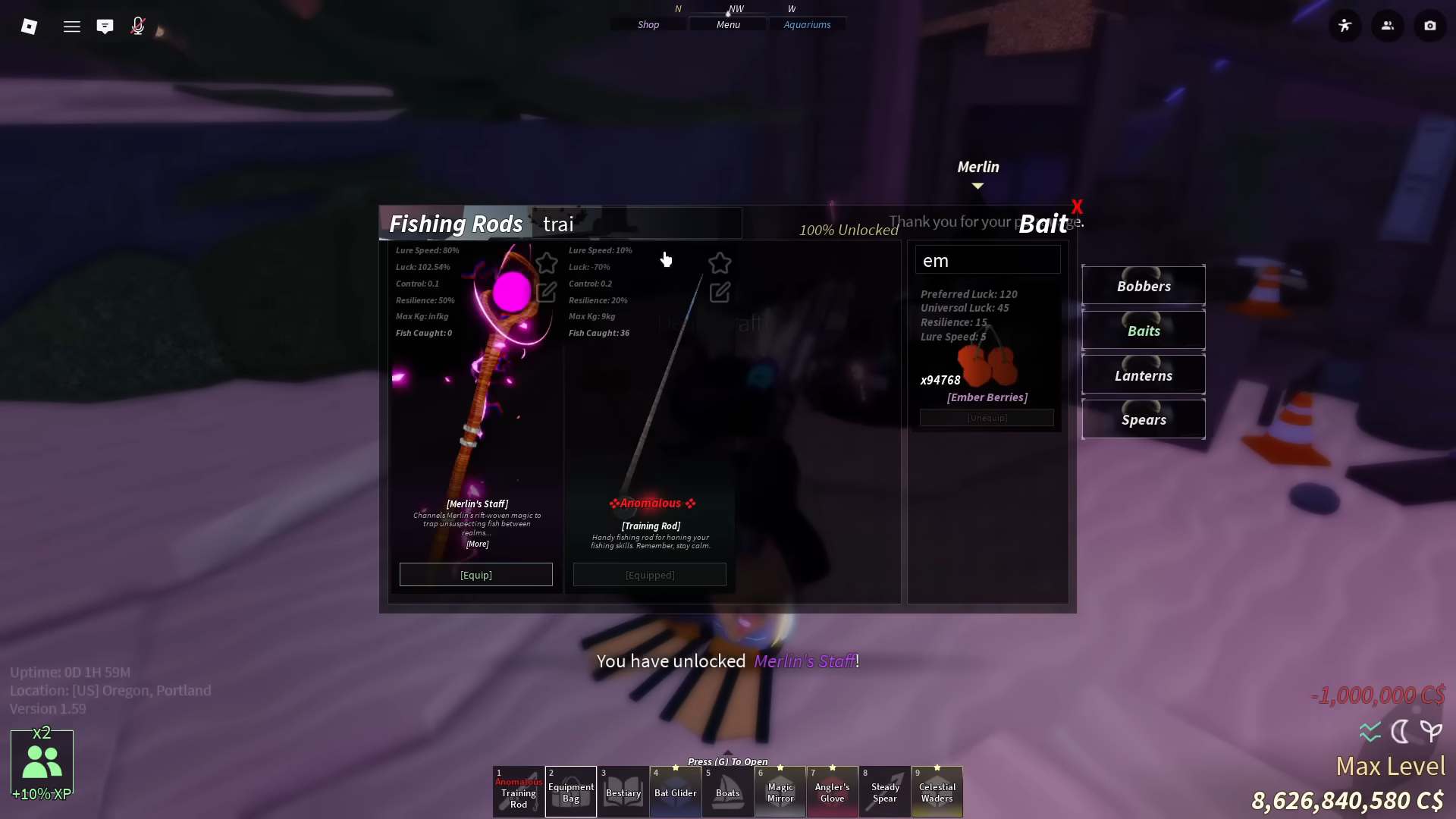Click [More] on Merlin's Staff description
The height and width of the screenshot is (819, 1456).
click(x=477, y=544)
